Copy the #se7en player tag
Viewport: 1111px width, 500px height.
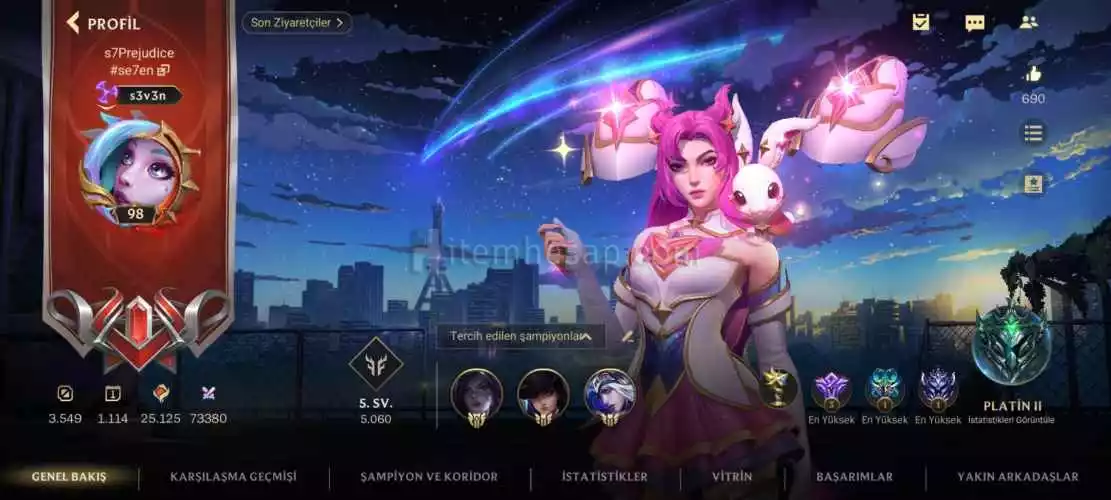163,70
